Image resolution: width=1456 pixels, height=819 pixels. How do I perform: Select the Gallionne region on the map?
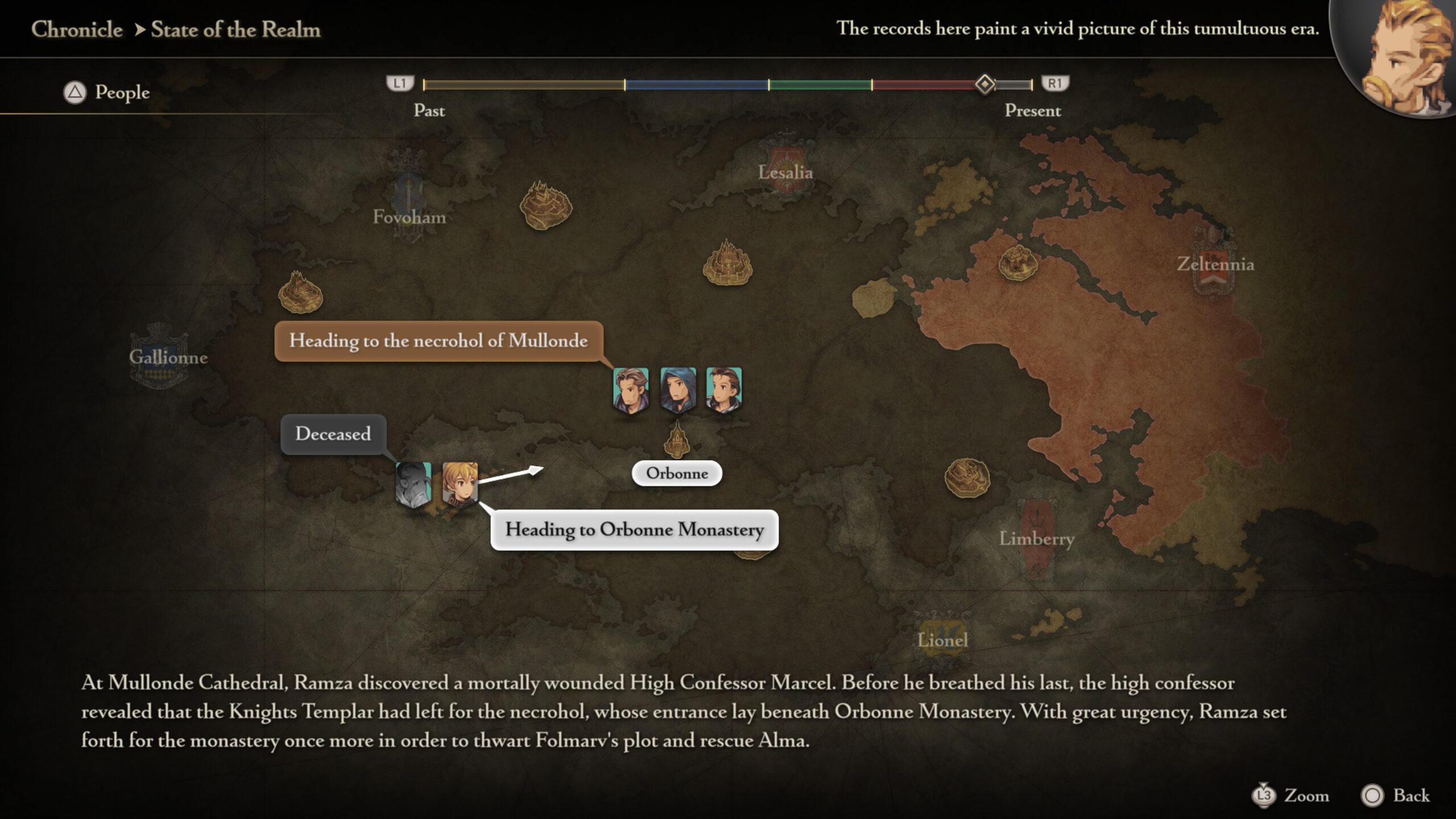(168, 357)
